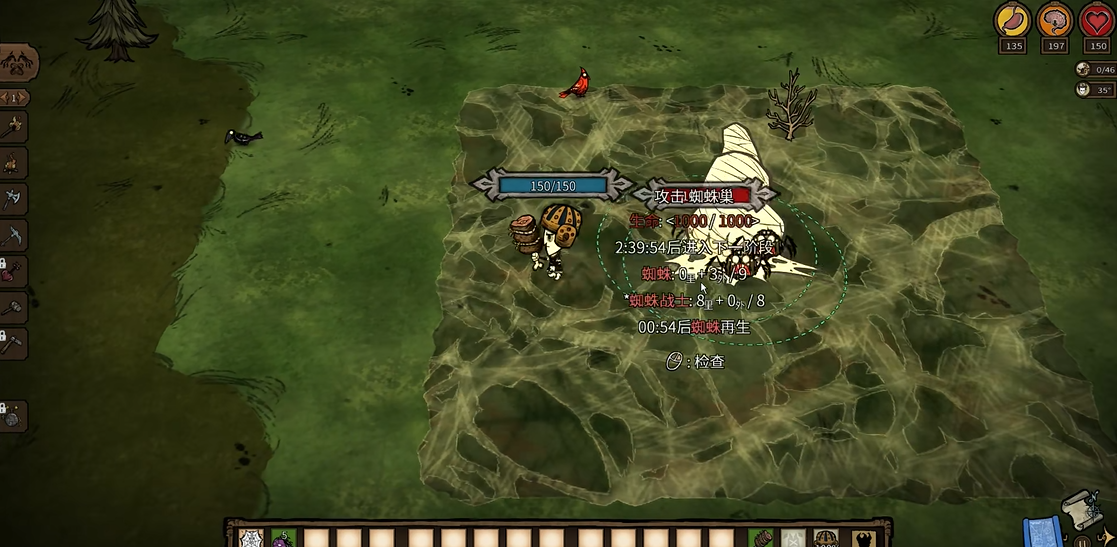Screen dimensions: 1117x547
Task: Select the purple berries inventory slot
Action: click(x=282, y=538)
